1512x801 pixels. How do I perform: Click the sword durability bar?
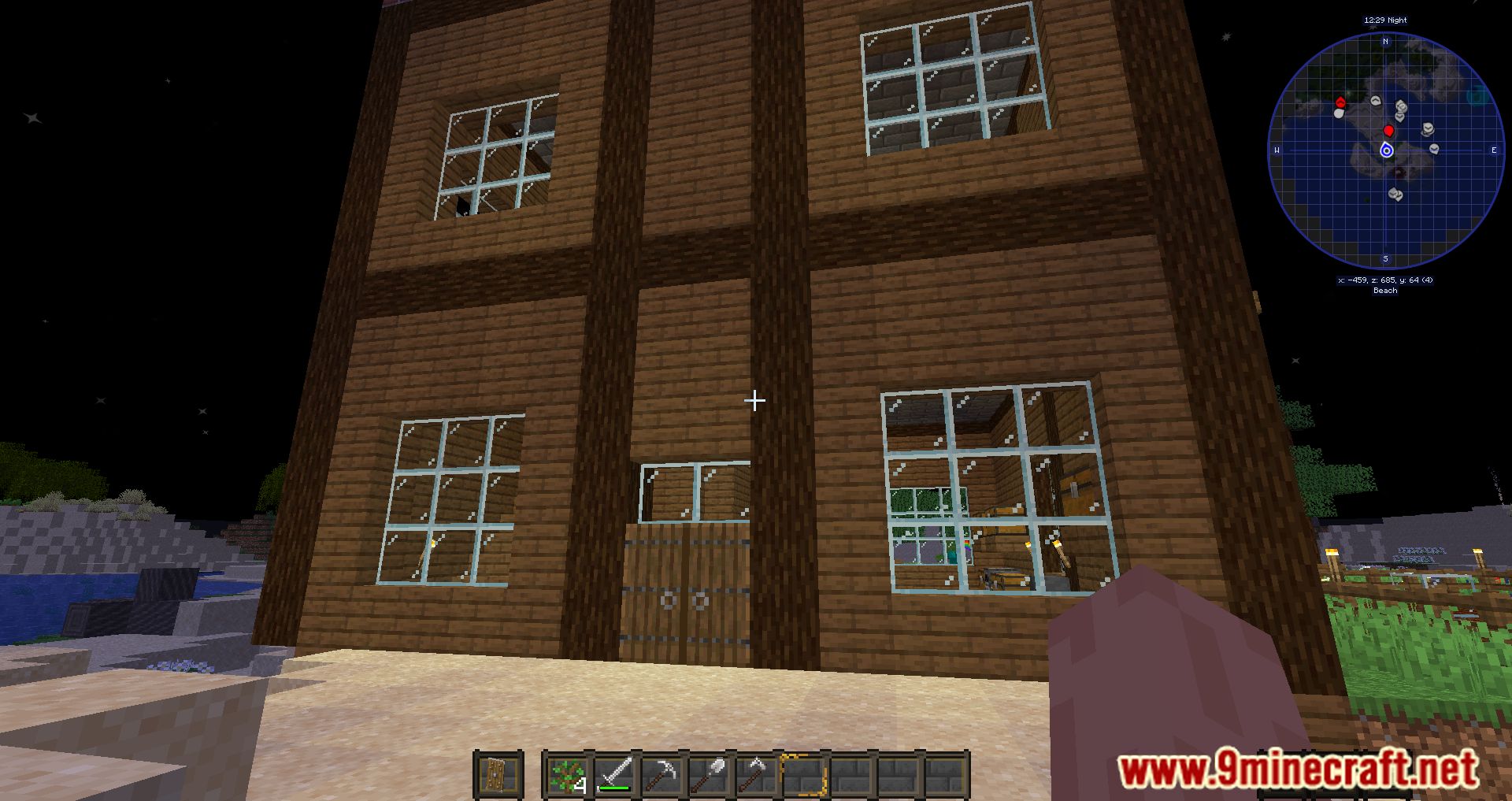[613, 788]
